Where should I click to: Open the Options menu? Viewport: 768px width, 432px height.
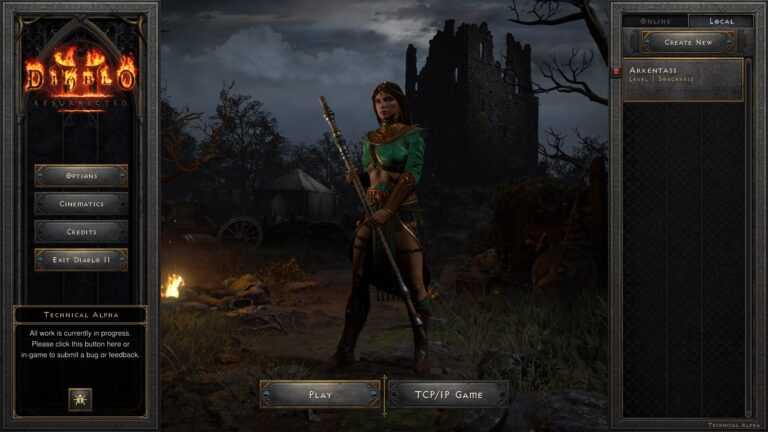[x=81, y=176]
